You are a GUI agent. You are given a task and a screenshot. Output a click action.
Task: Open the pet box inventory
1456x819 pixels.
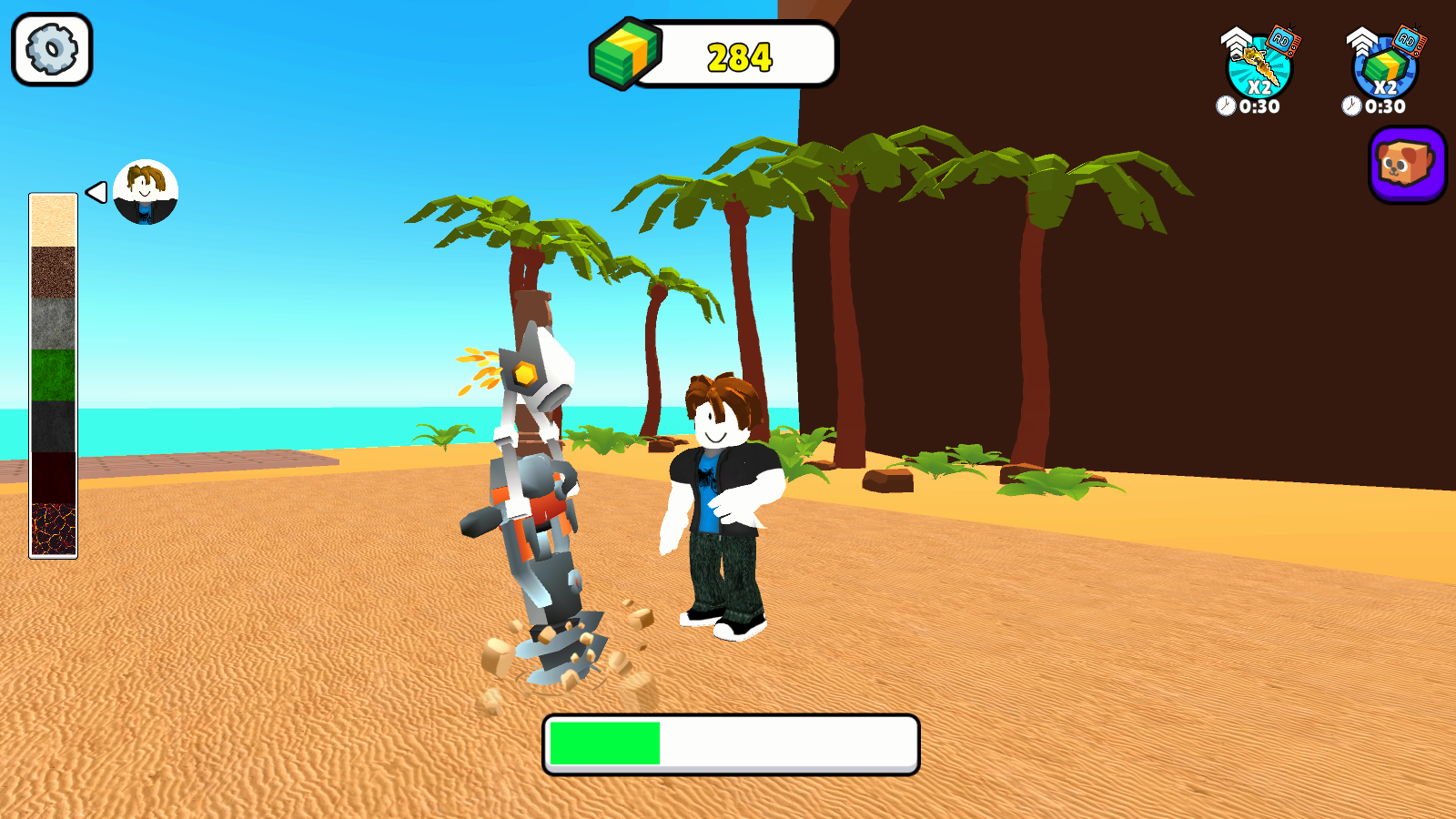pos(1406,166)
